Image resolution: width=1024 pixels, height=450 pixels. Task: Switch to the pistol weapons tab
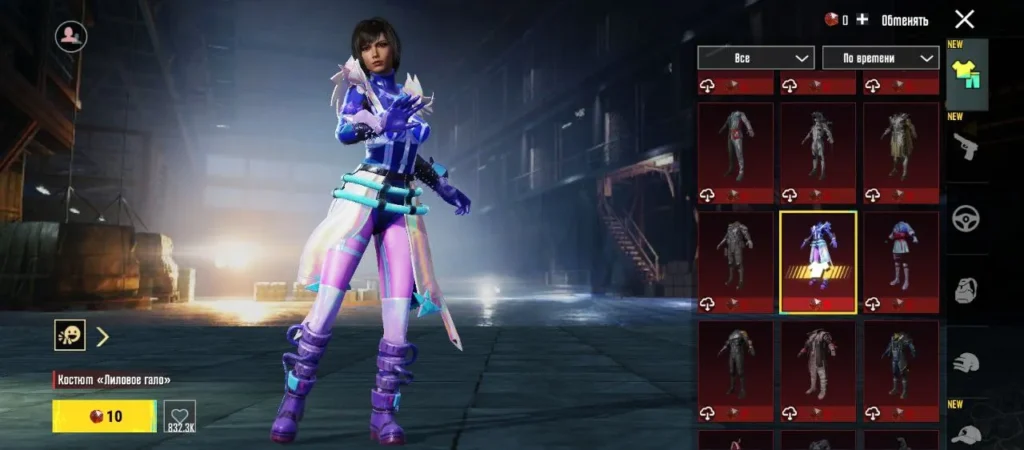coord(967,147)
